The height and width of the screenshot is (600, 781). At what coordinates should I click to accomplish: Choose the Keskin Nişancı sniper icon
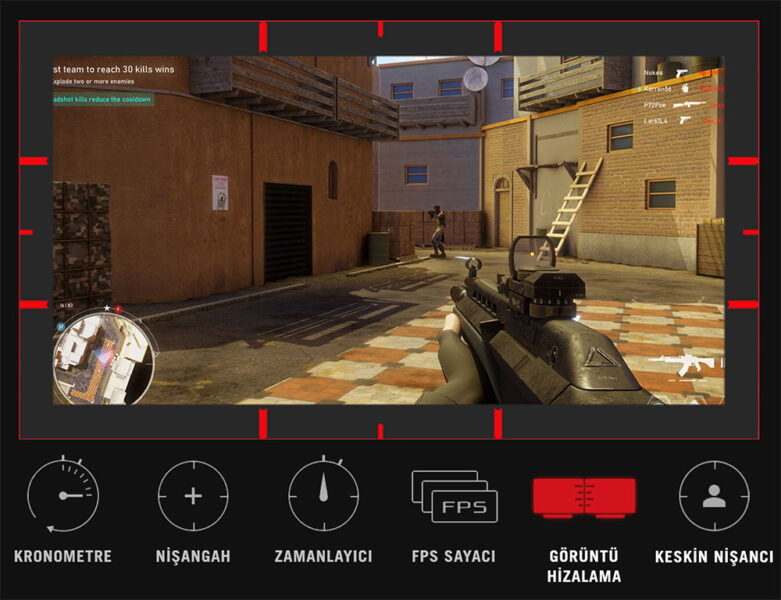(714, 496)
